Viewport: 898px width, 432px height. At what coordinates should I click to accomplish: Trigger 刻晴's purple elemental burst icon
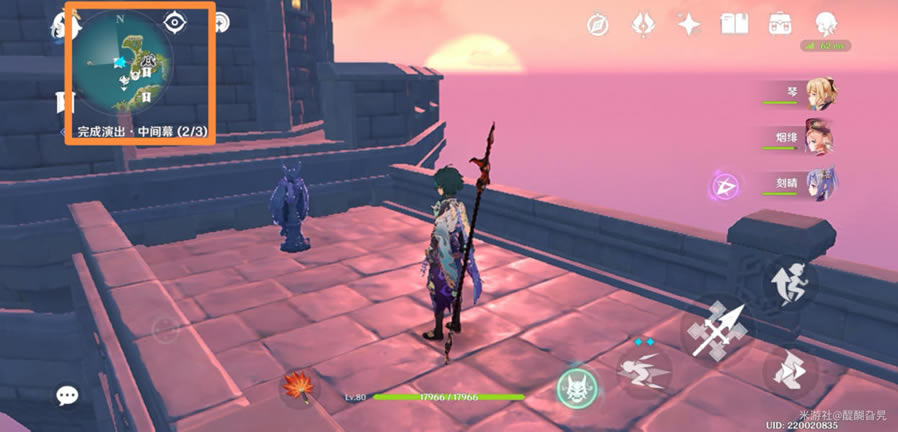(x=725, y=186)
